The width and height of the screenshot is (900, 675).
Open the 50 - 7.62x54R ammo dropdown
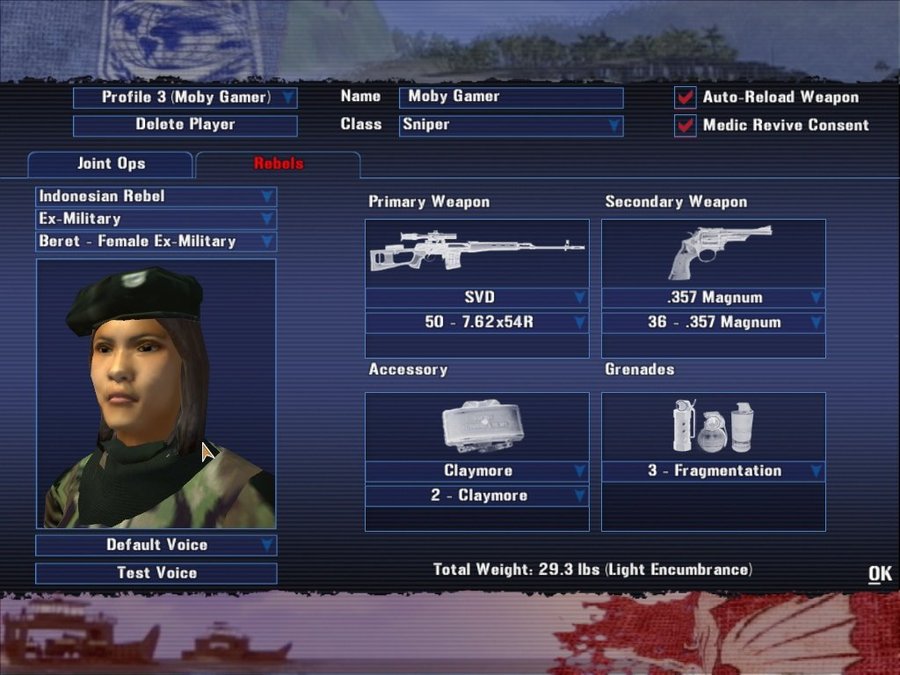pos(477,323)
